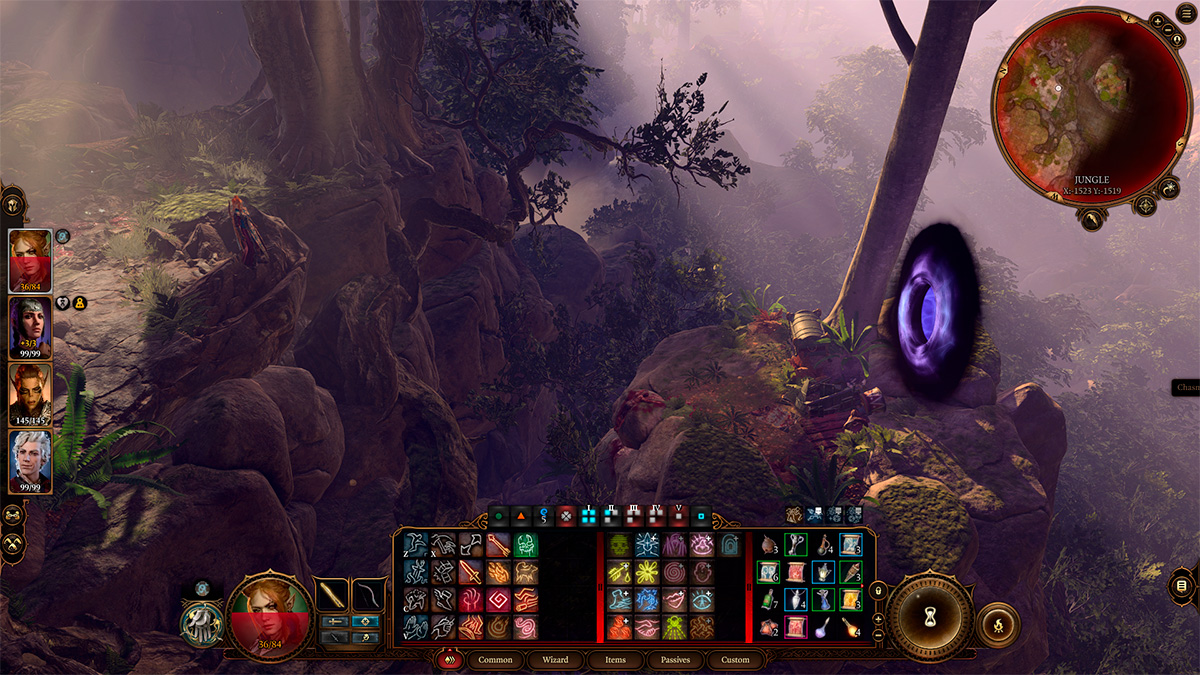The image size is (1200, 675).
Task: Select the flaming sword ability icon
Action: click(x=471, y=573)
